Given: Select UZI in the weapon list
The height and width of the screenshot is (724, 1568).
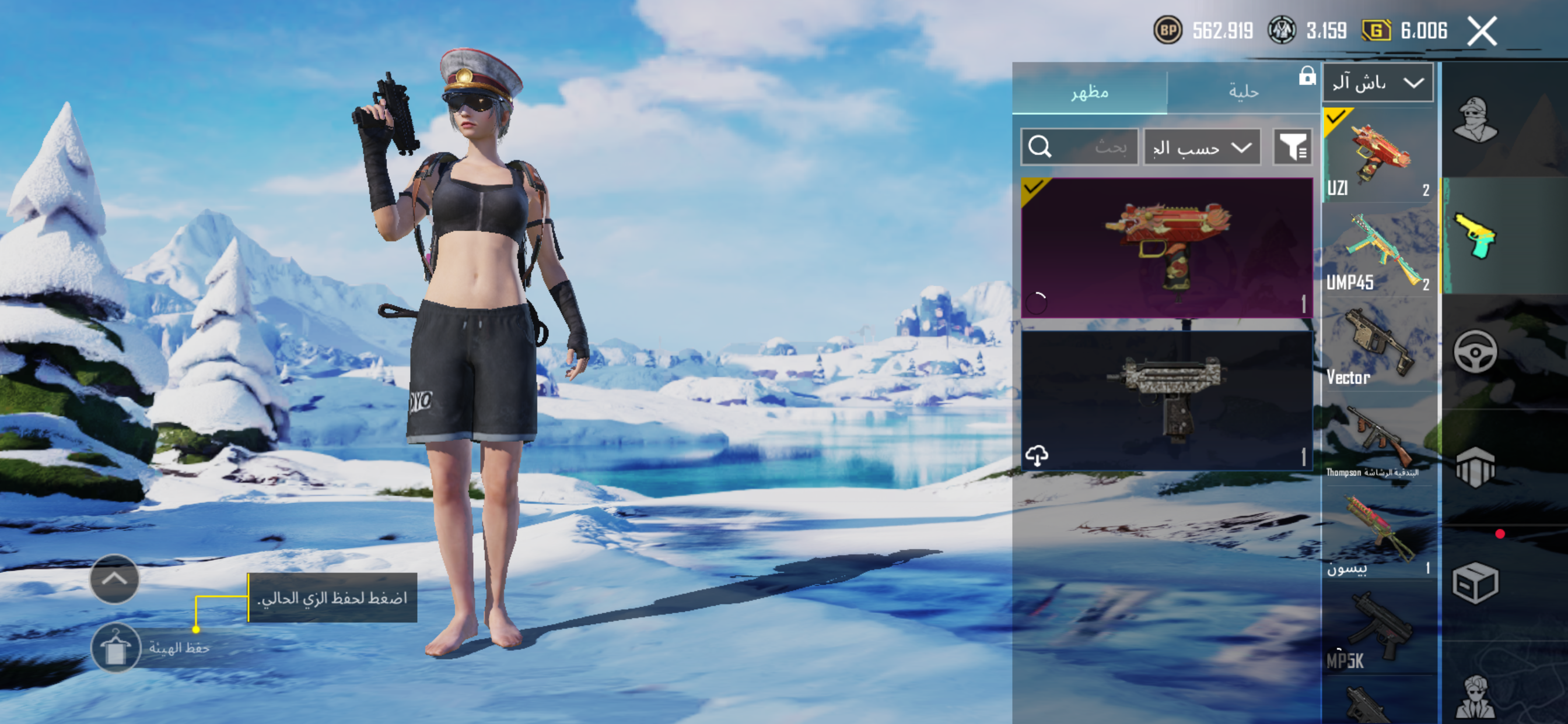Looking at the screenshot, I should 1378,155.
